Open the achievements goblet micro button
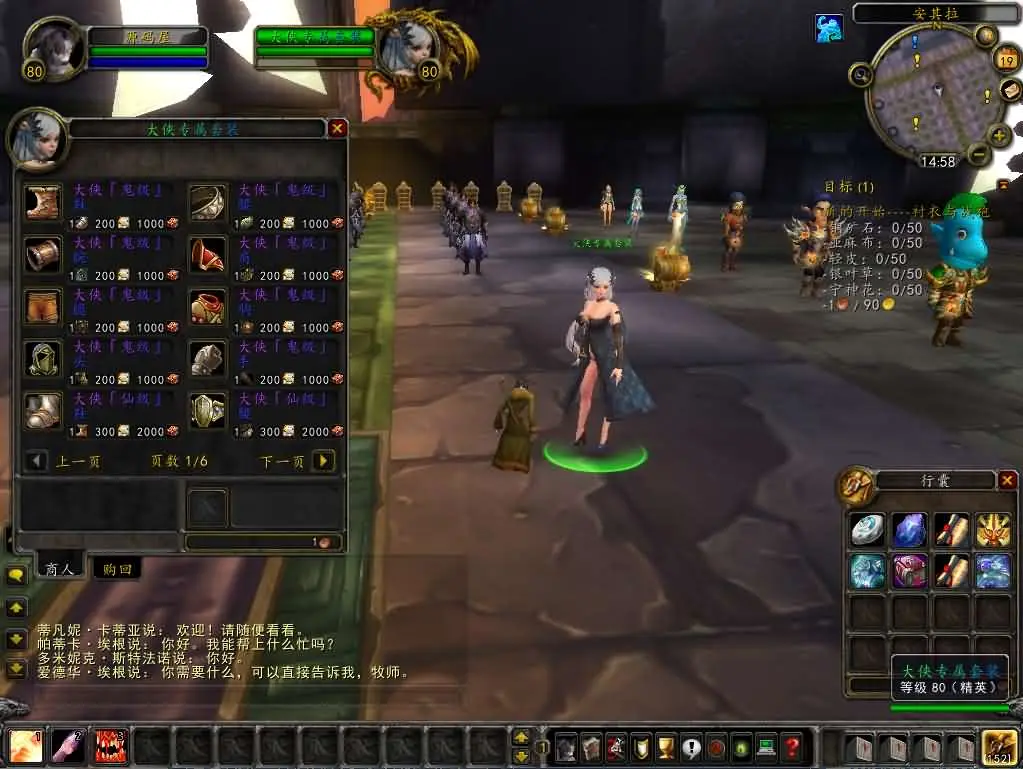1023x769 pixels. 665,747
